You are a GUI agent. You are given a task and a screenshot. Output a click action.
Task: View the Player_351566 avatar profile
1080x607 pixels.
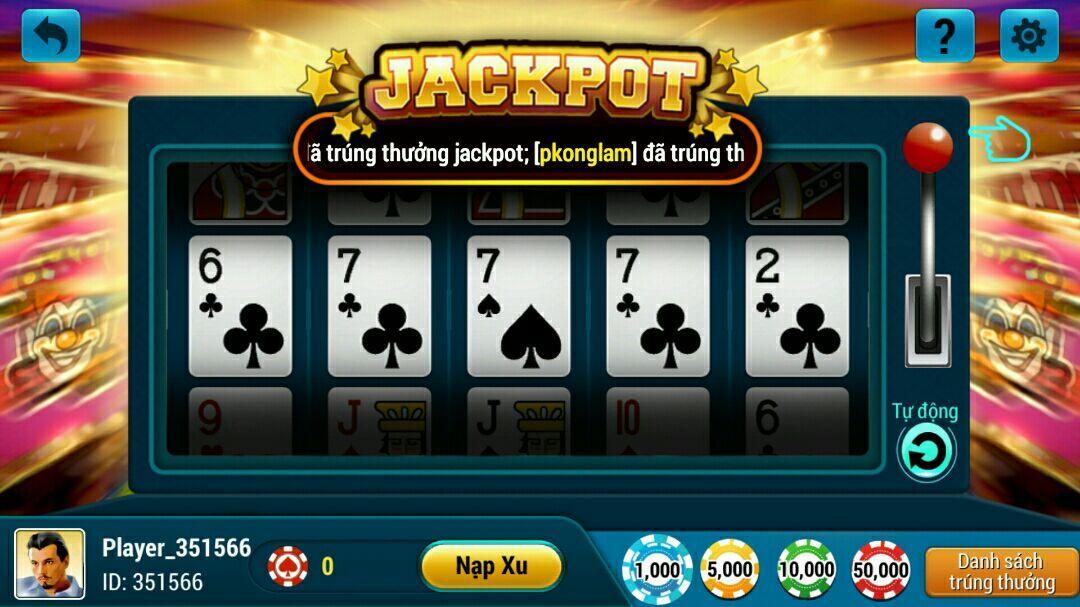49,565
